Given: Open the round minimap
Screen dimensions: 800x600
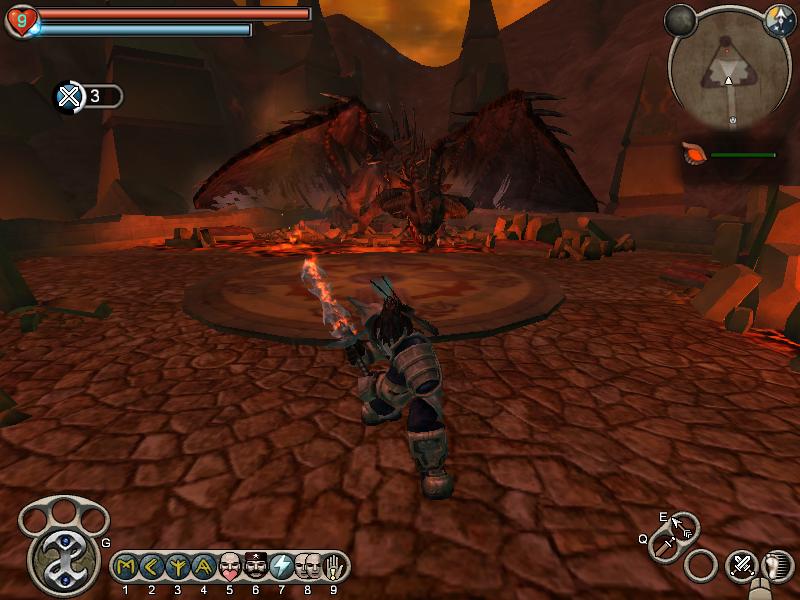Looking at the screenshot, I should coord(729,73).
